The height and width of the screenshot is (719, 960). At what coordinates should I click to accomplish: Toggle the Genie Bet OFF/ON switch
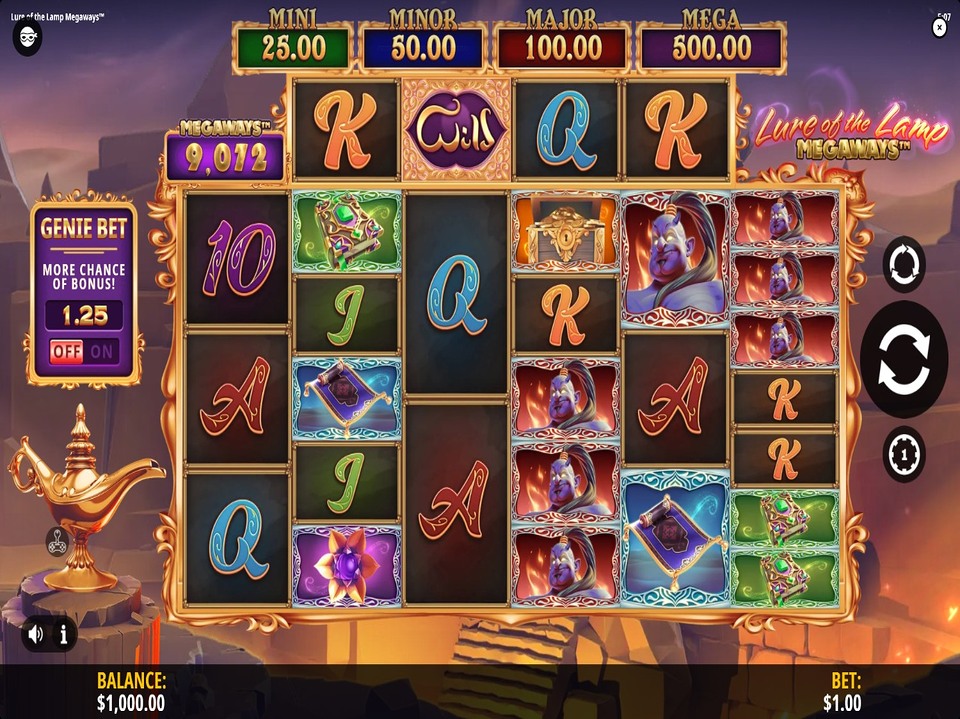(84, 351)
